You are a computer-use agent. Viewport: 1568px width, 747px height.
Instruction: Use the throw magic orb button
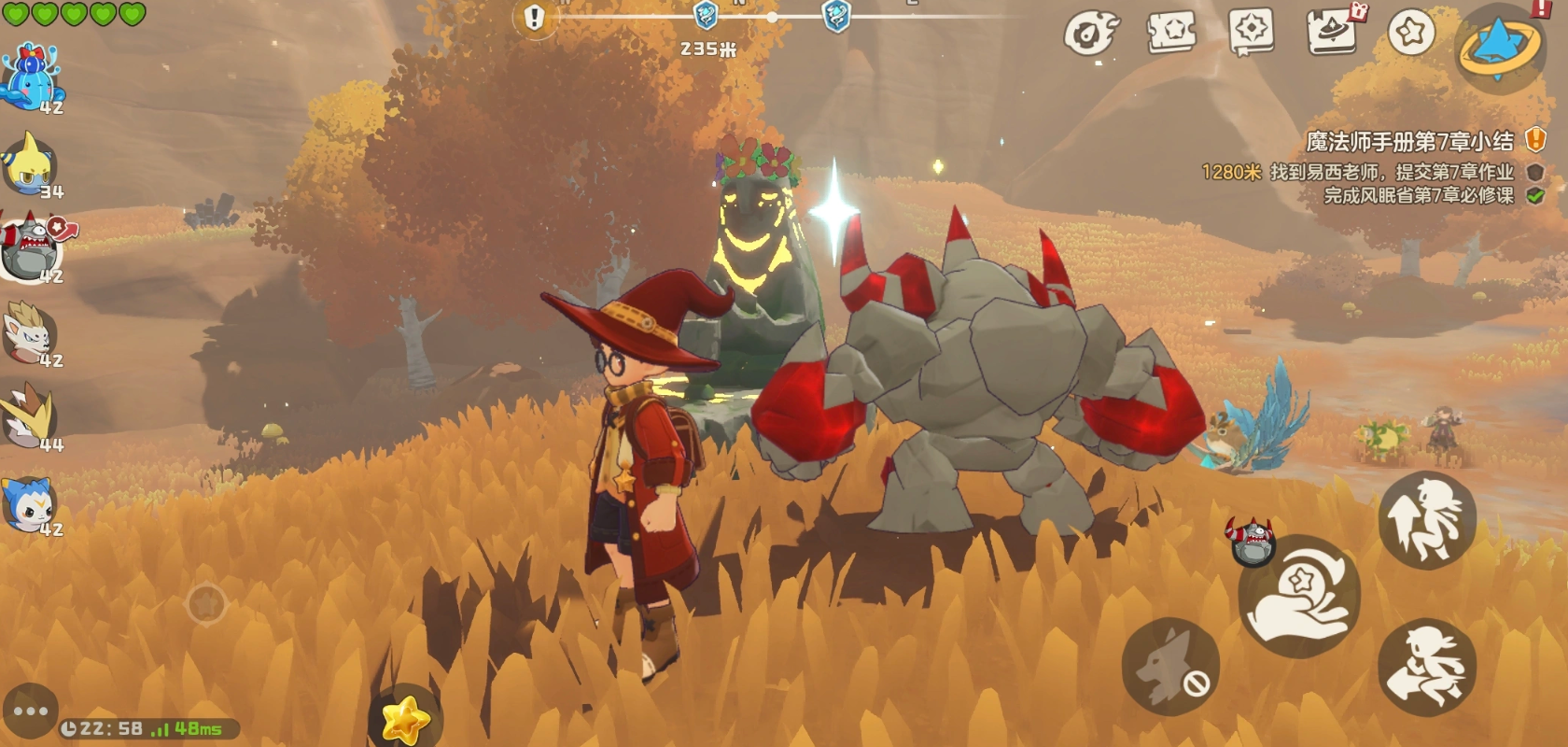click(1298, 596)
